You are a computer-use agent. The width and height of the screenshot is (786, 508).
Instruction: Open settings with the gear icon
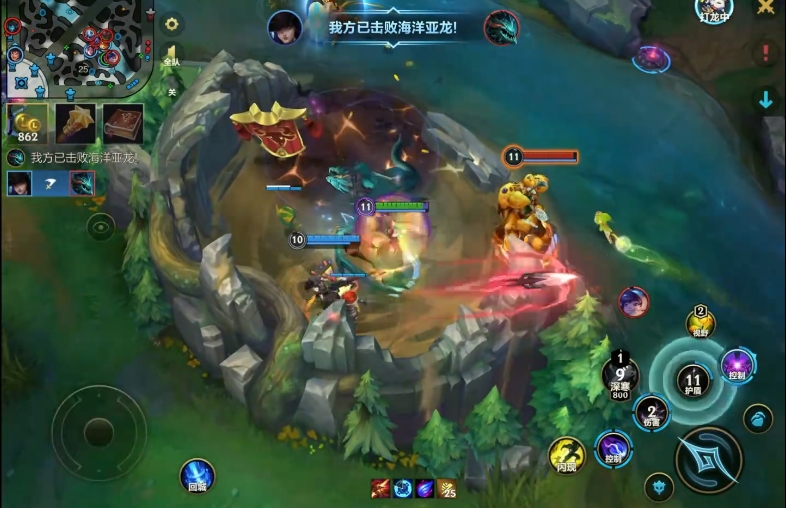click(172, 23)
